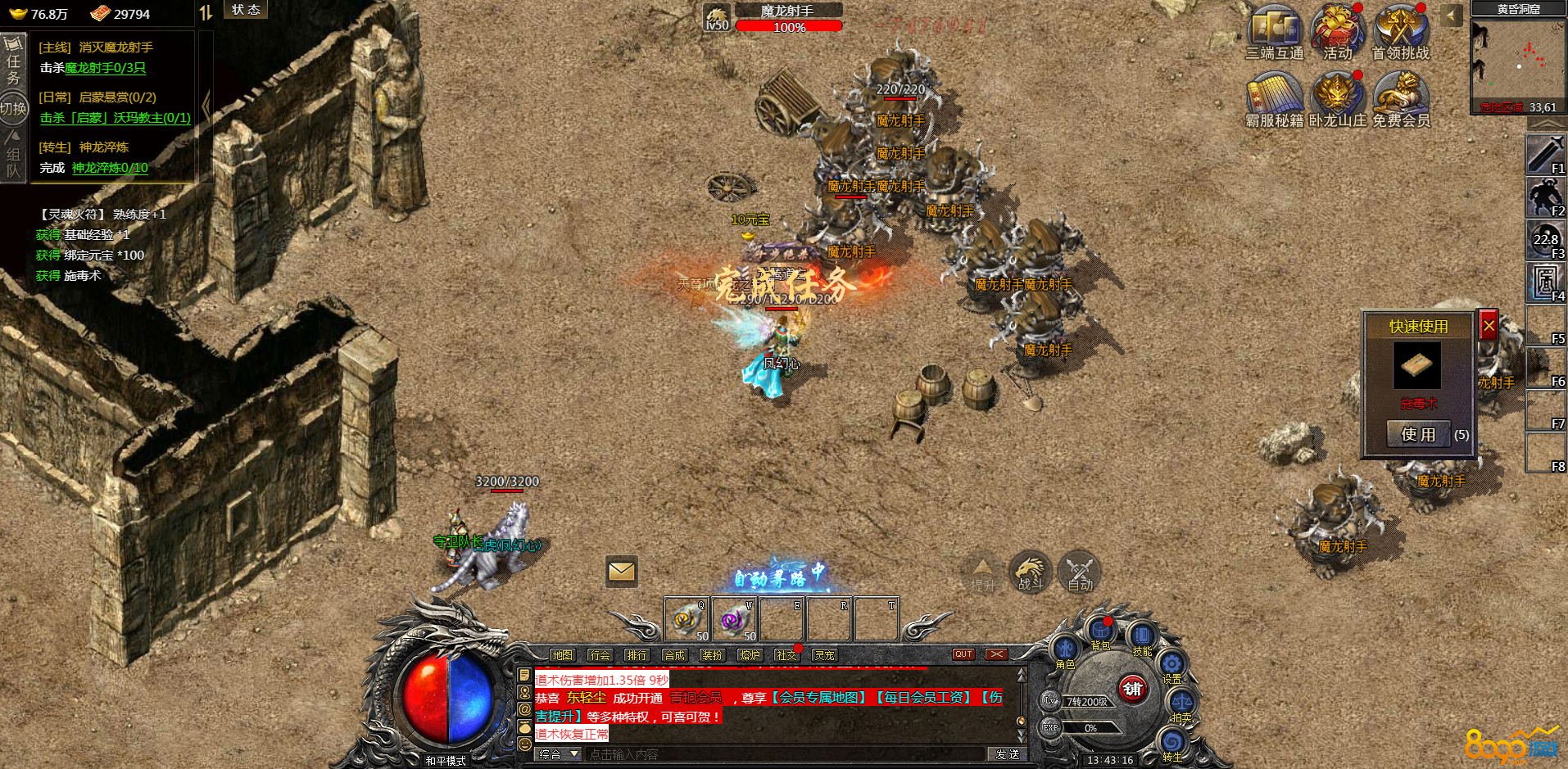This screenshot has width=1568, height=769.
Task: Open the 地图 map from bottom menu
Action: click(x=563, y=655)
